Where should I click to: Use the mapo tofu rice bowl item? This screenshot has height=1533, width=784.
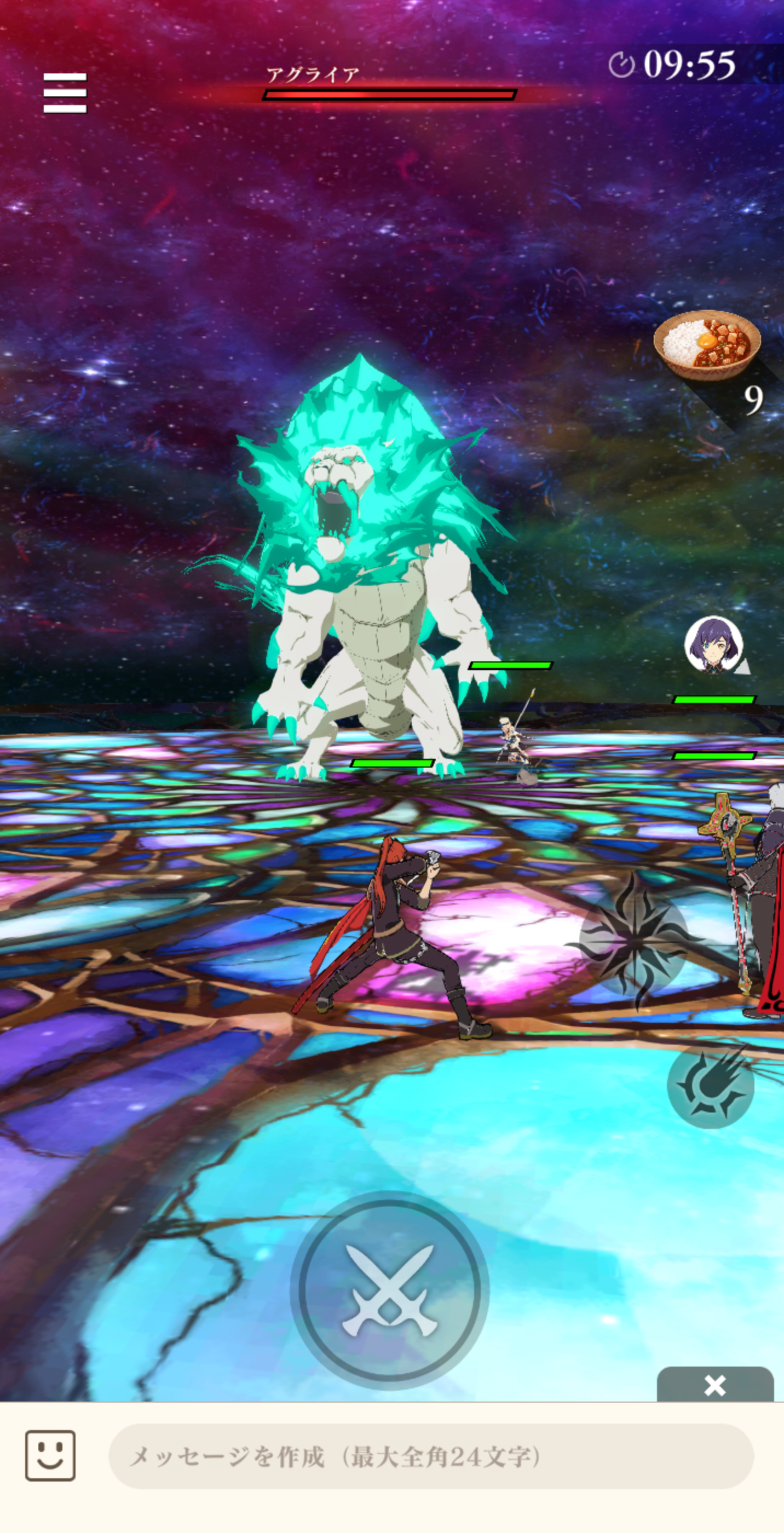click(707, 344)
